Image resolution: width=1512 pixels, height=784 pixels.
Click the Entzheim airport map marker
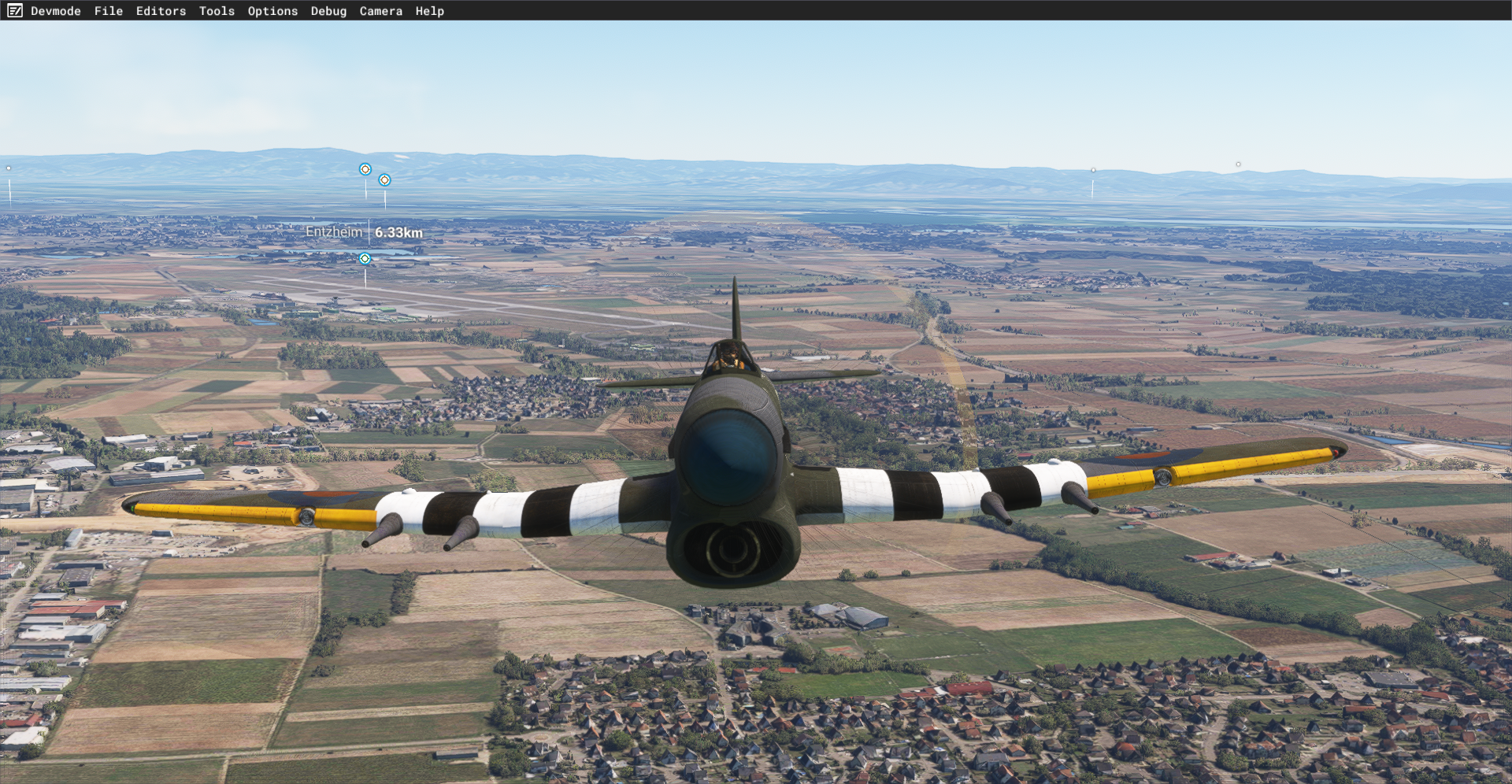click(x=365, y=258)
